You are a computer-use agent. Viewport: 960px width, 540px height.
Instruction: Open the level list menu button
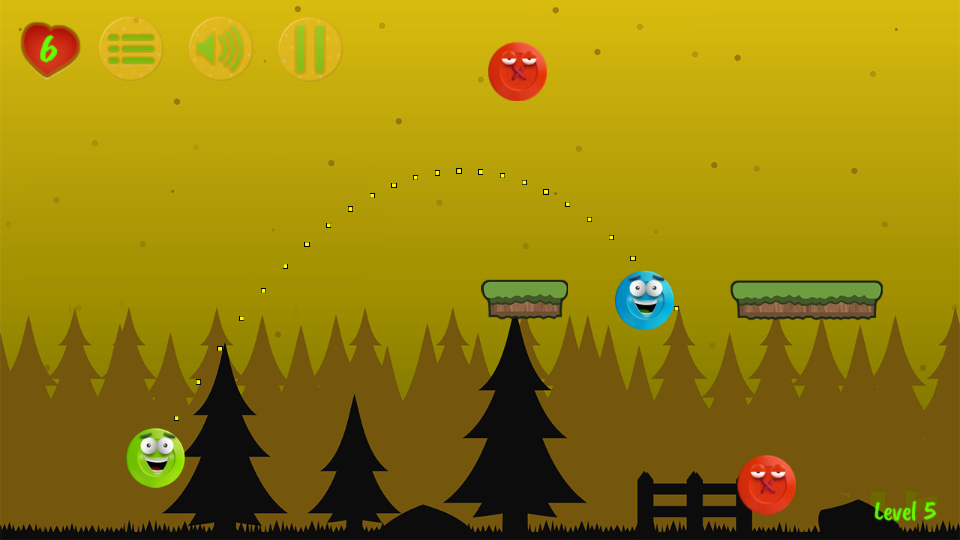(x=130, y=49)
